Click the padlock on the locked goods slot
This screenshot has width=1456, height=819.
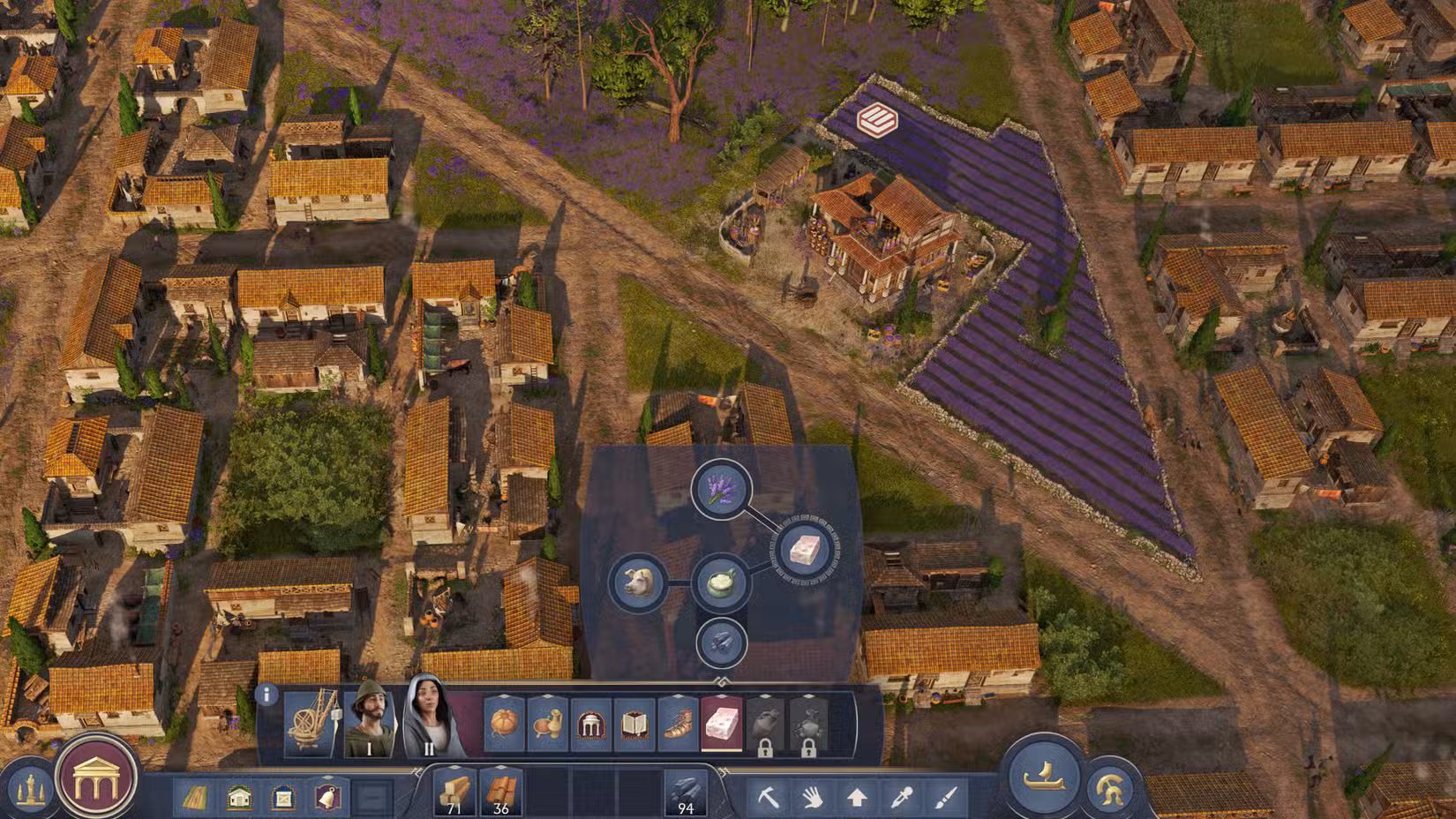(766, 748)
